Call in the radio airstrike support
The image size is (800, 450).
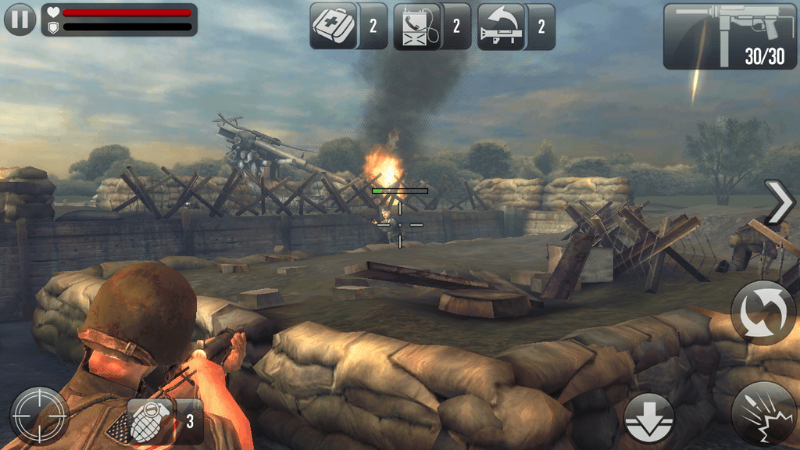418,25
